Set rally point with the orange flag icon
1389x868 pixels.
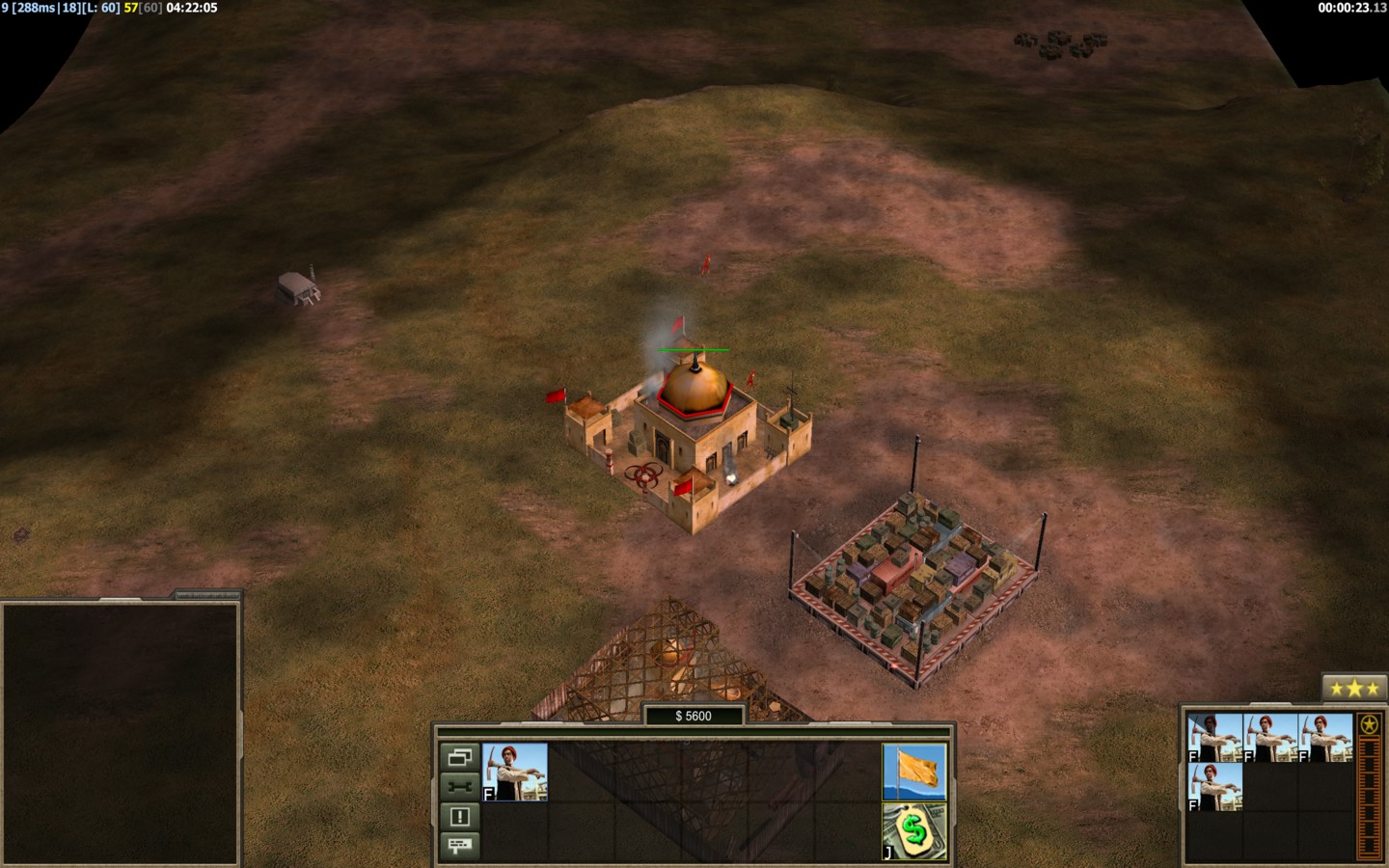pos(914,772)
